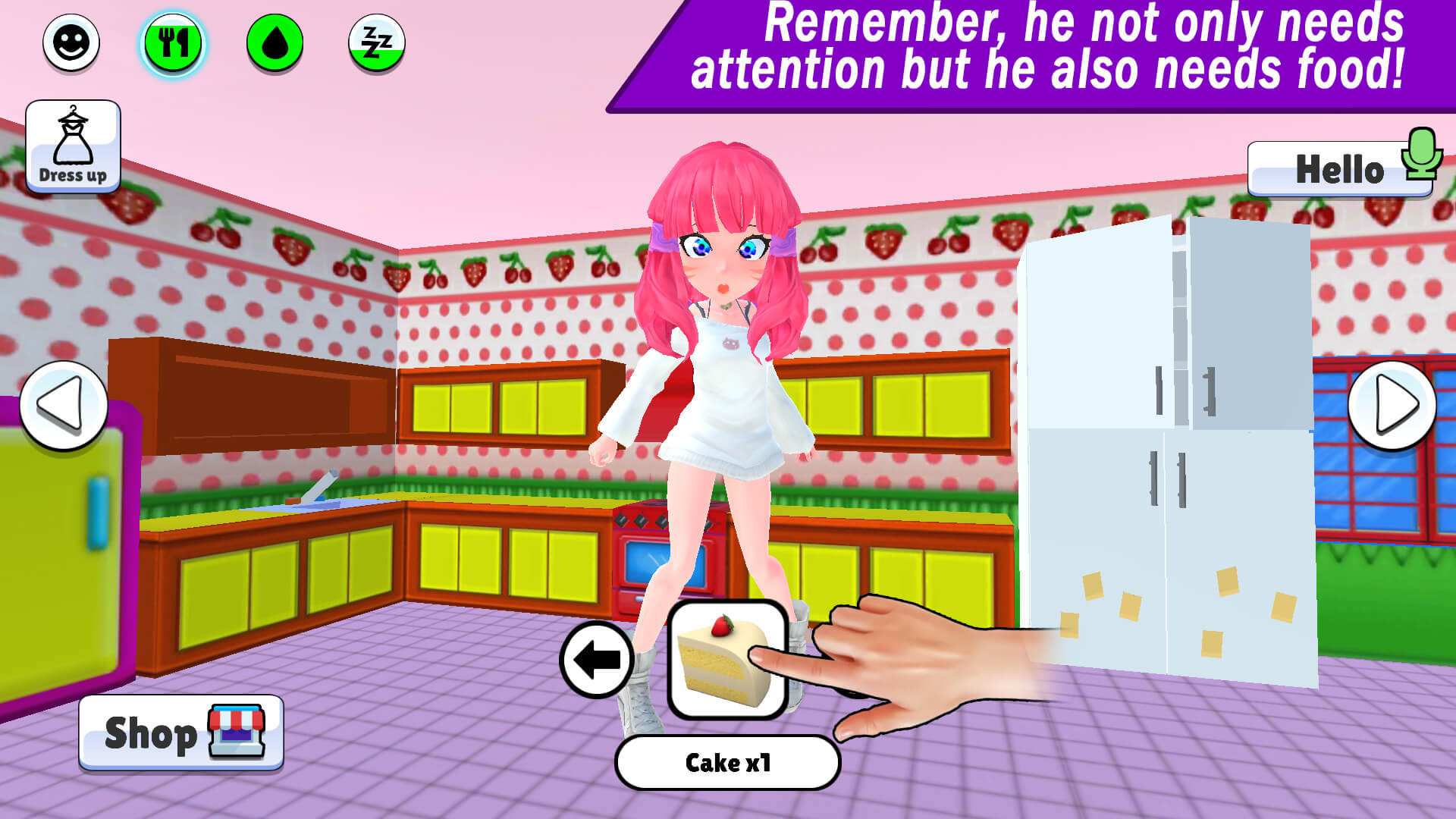Open the Zzz sleep status icon
This screenshot has height=819, width=1456.
click(377, 43)
